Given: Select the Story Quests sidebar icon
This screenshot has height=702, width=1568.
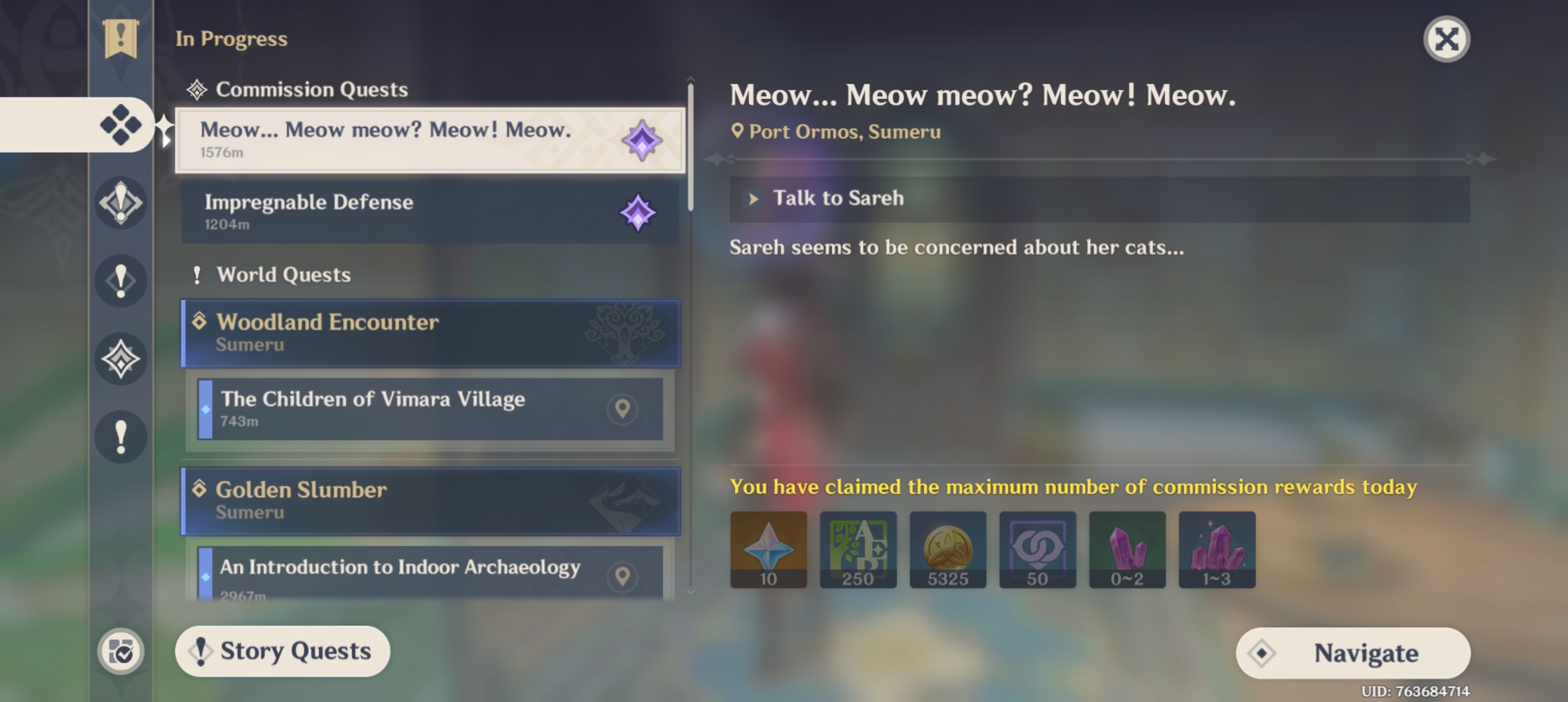Looking at the screenshot, I should tap(121, 359).
